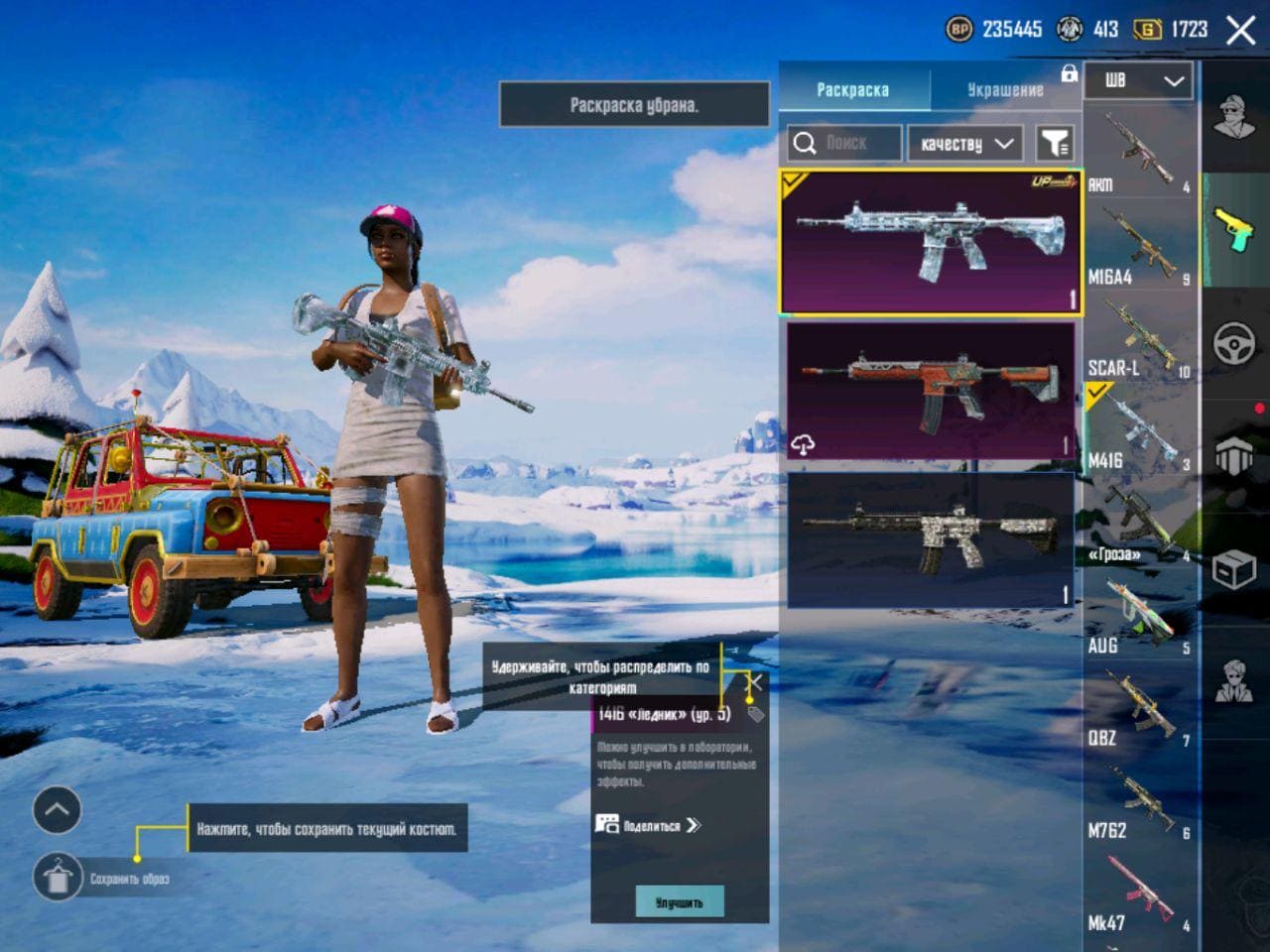Select the black camo M416 skin tile

(930, 538)
